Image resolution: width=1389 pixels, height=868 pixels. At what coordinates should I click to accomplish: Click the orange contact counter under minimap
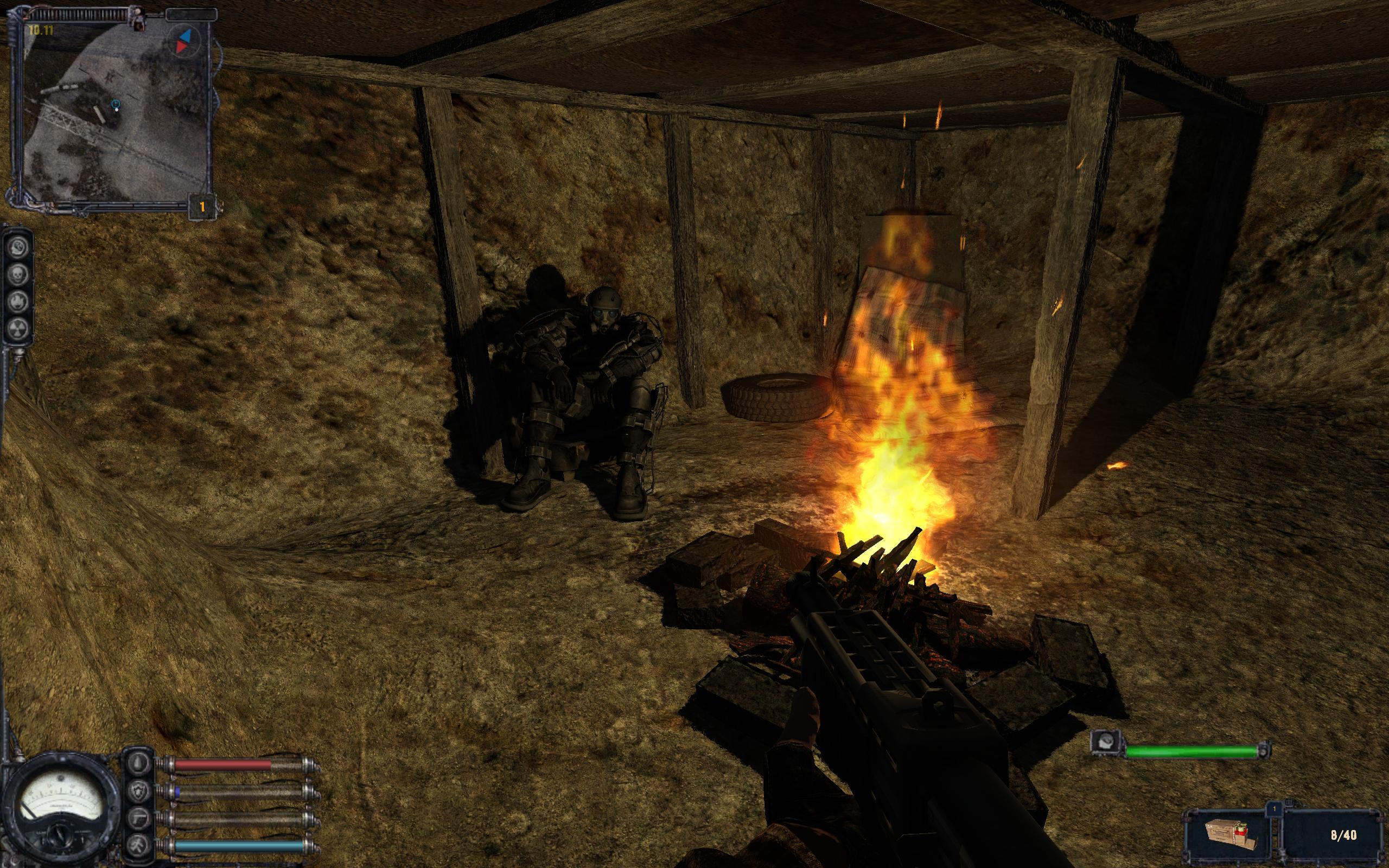click(202, 206)
